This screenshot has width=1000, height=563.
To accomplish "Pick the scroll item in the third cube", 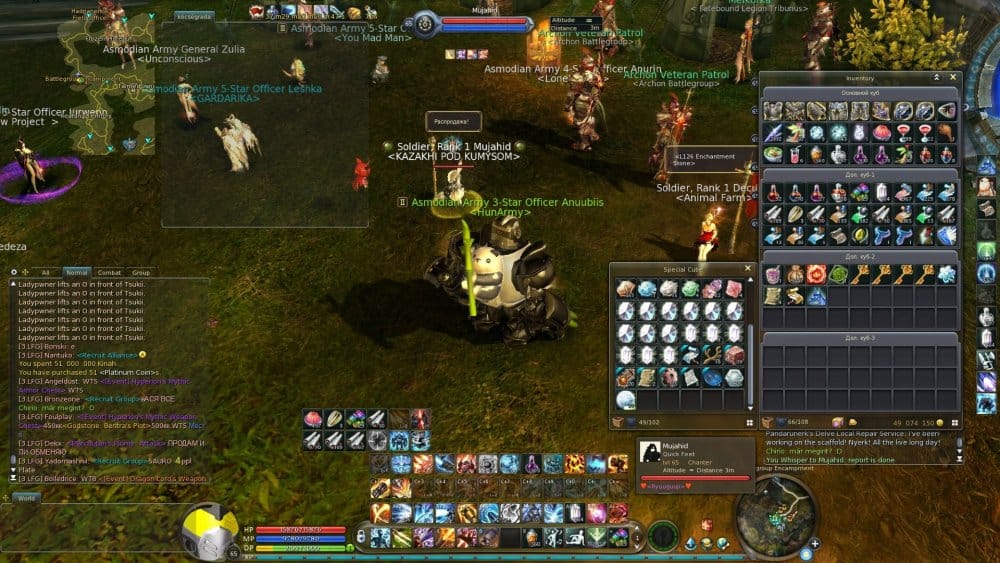I will [x=773, y=296].
